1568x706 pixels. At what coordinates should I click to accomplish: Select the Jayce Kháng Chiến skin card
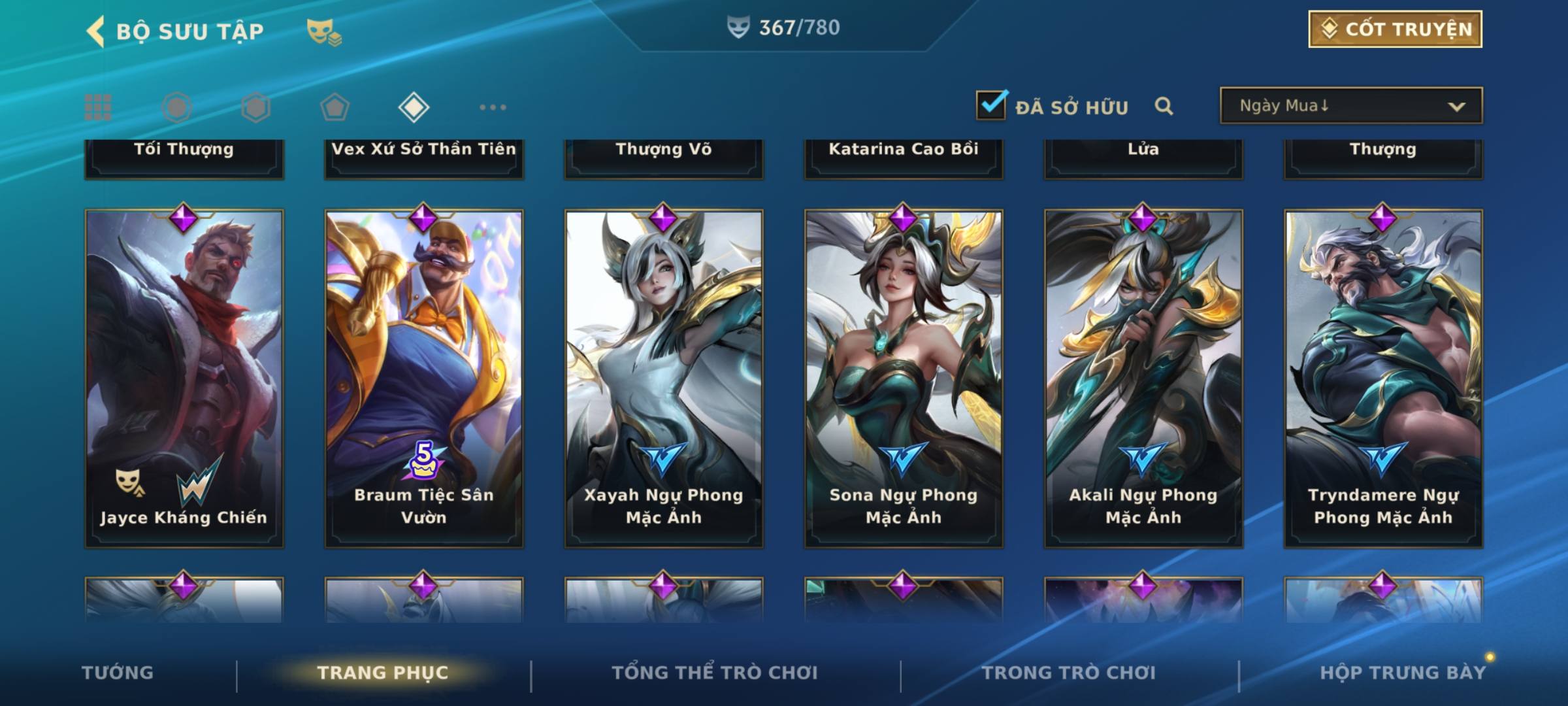(x=184, y=378)
